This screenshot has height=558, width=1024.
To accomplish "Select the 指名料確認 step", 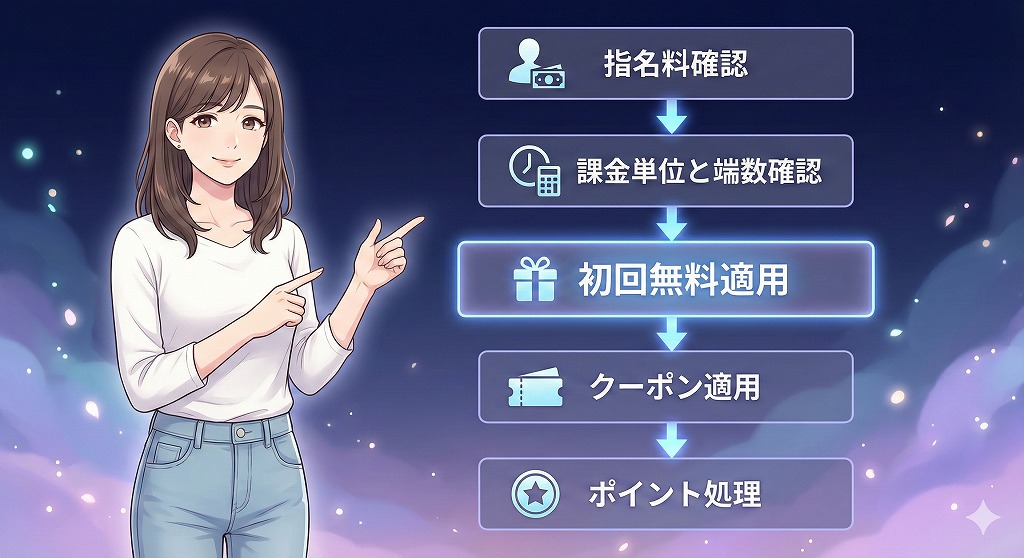I will click(x=665, y=64).
